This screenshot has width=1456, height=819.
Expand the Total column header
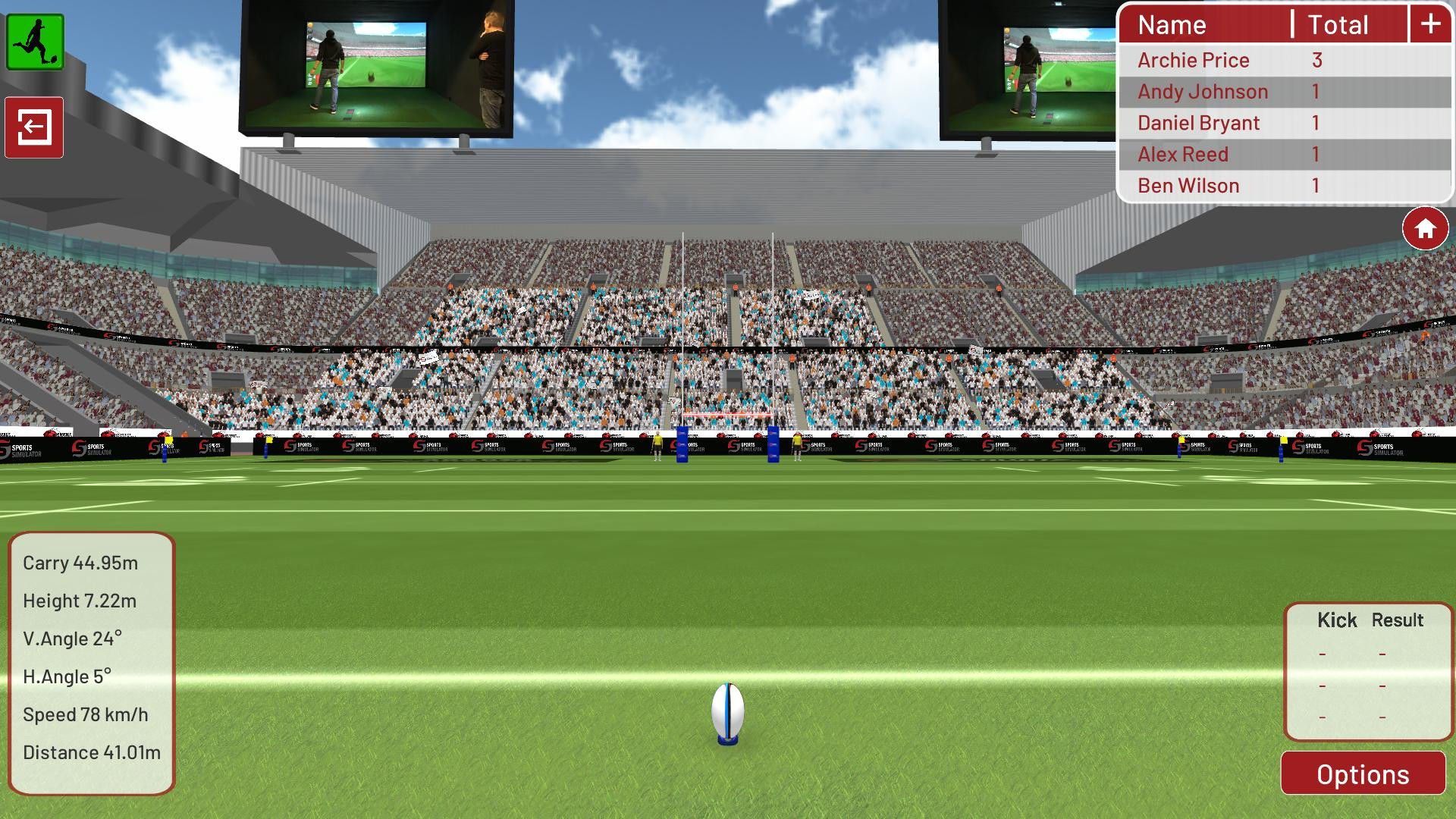[1338, 24]
